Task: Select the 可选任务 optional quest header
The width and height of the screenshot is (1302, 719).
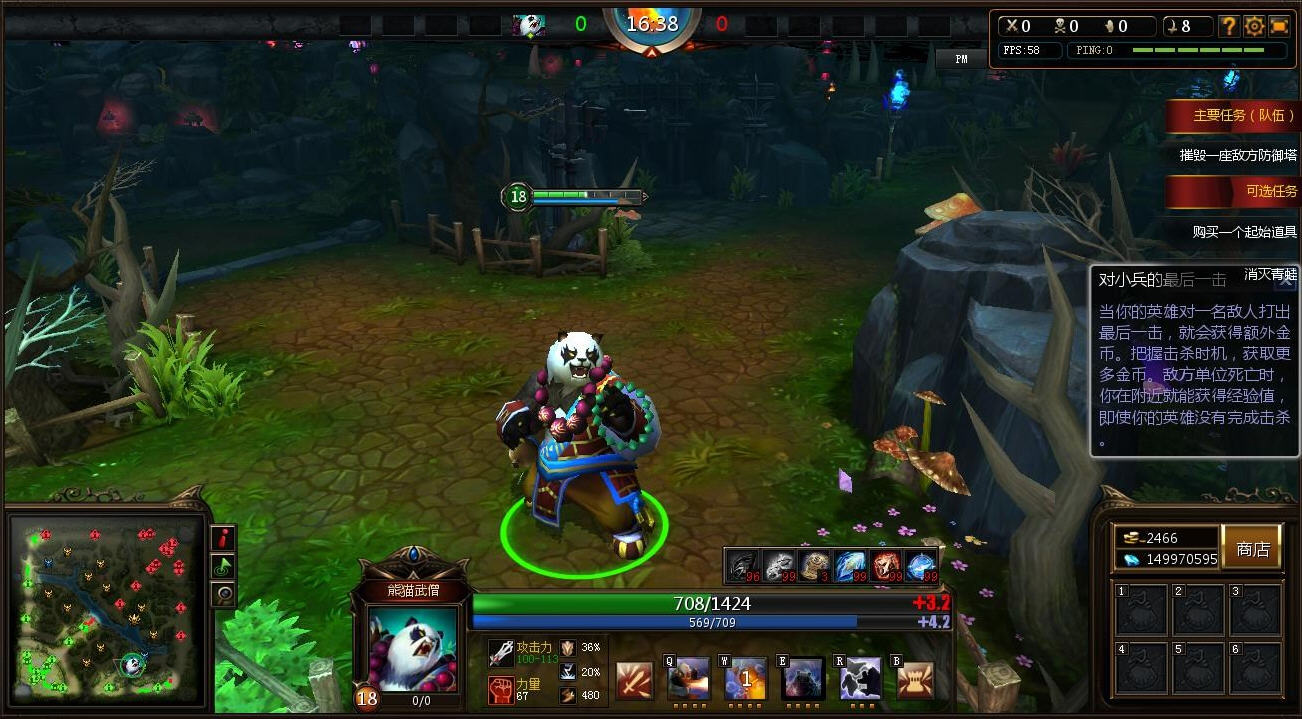Action: 1236,191
